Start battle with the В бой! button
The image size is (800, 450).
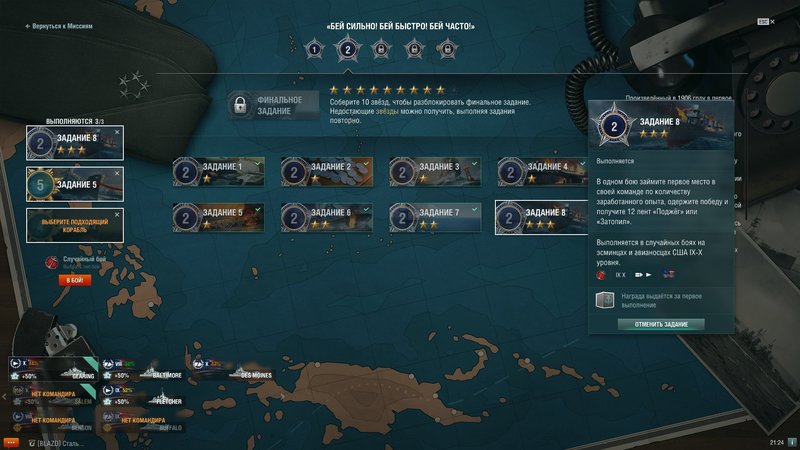point(75,281)
